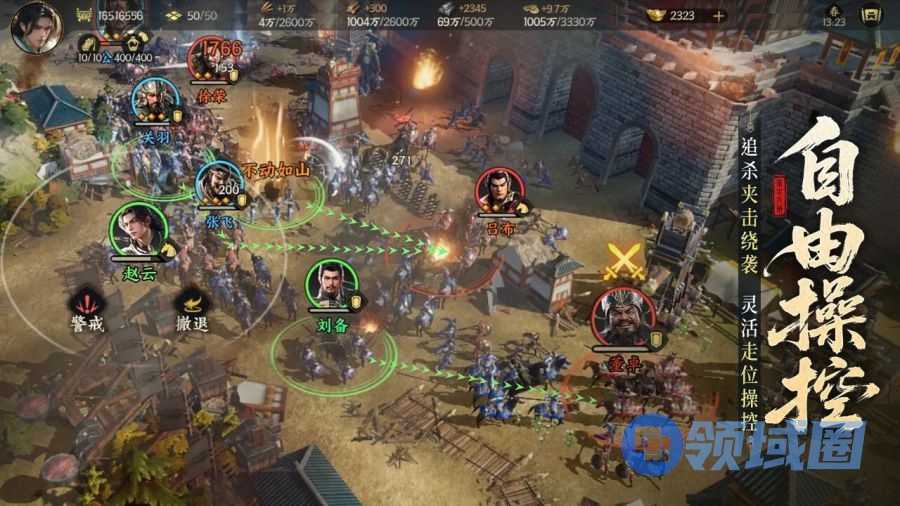Viewport: 900px width, 506px height.
Task: Select general 赵云 portrait
Action: coord(134,228)
